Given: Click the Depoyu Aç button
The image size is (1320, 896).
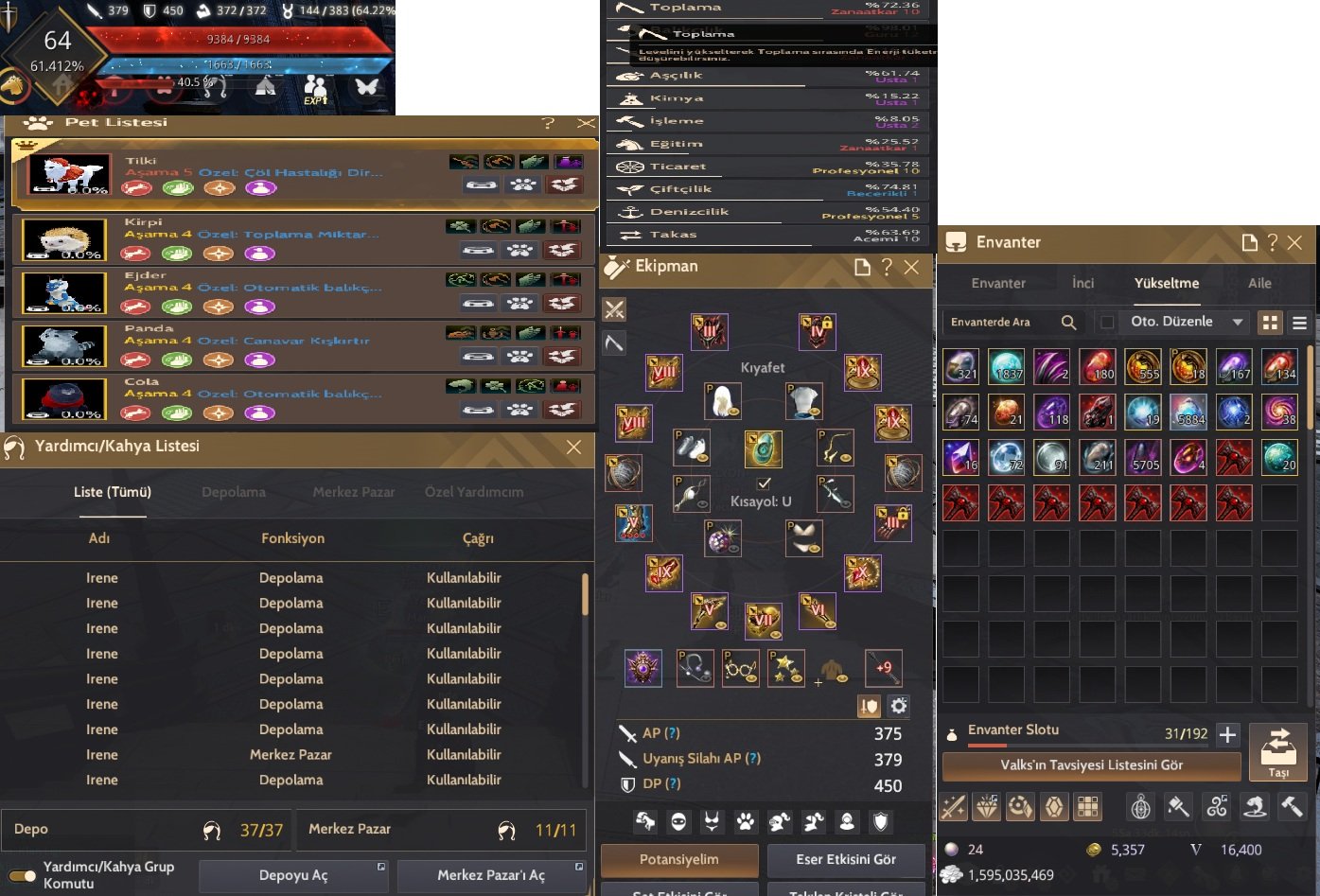Looking at the screenshot, I should (x=293, y=875).
